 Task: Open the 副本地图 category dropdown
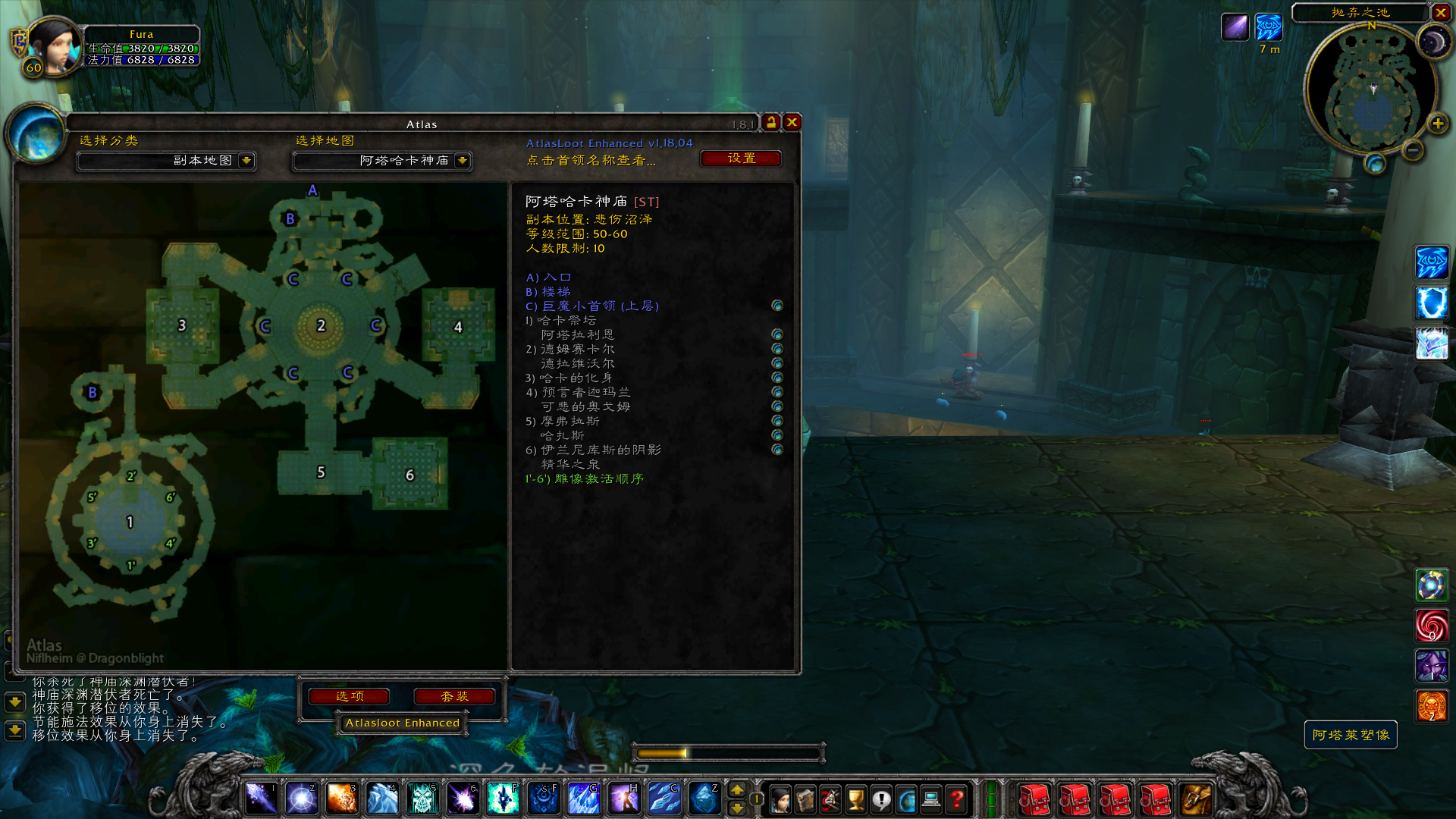(x=246, y=161)
